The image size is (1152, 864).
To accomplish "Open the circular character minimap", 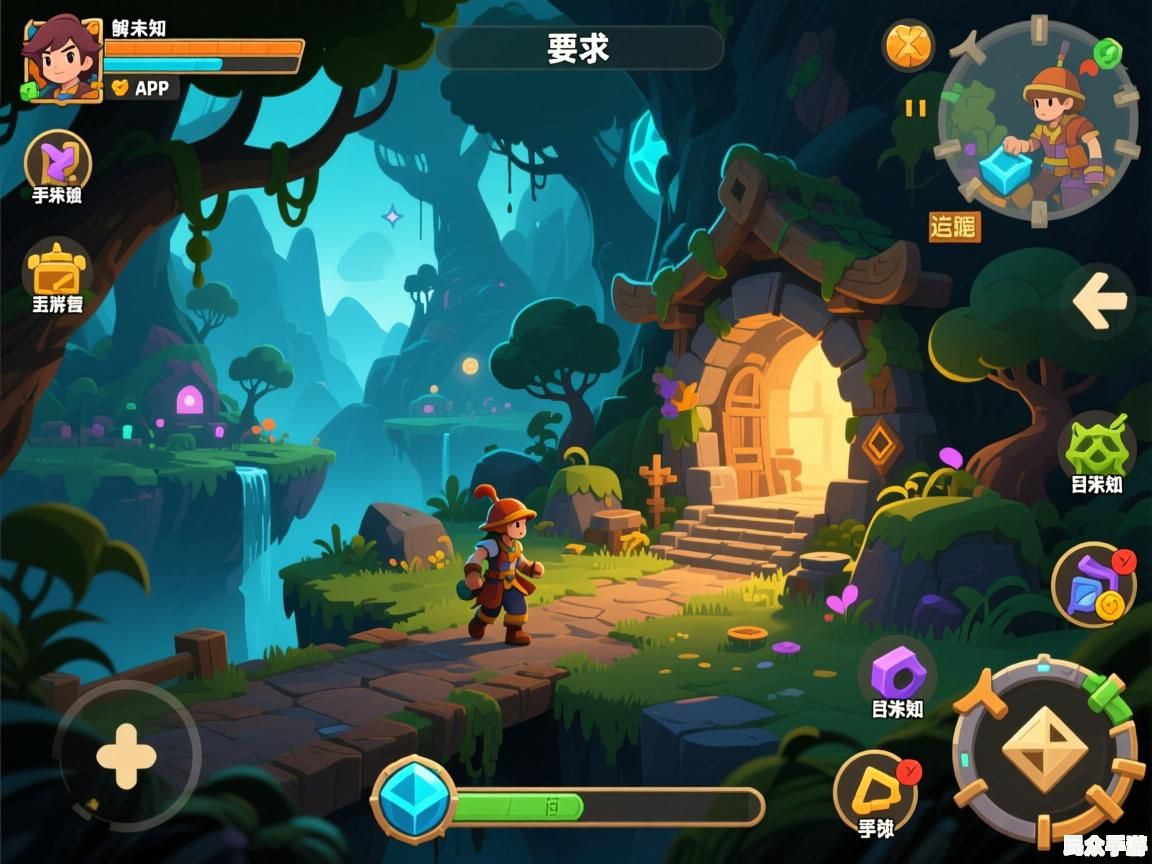I will coord(1039,121).
